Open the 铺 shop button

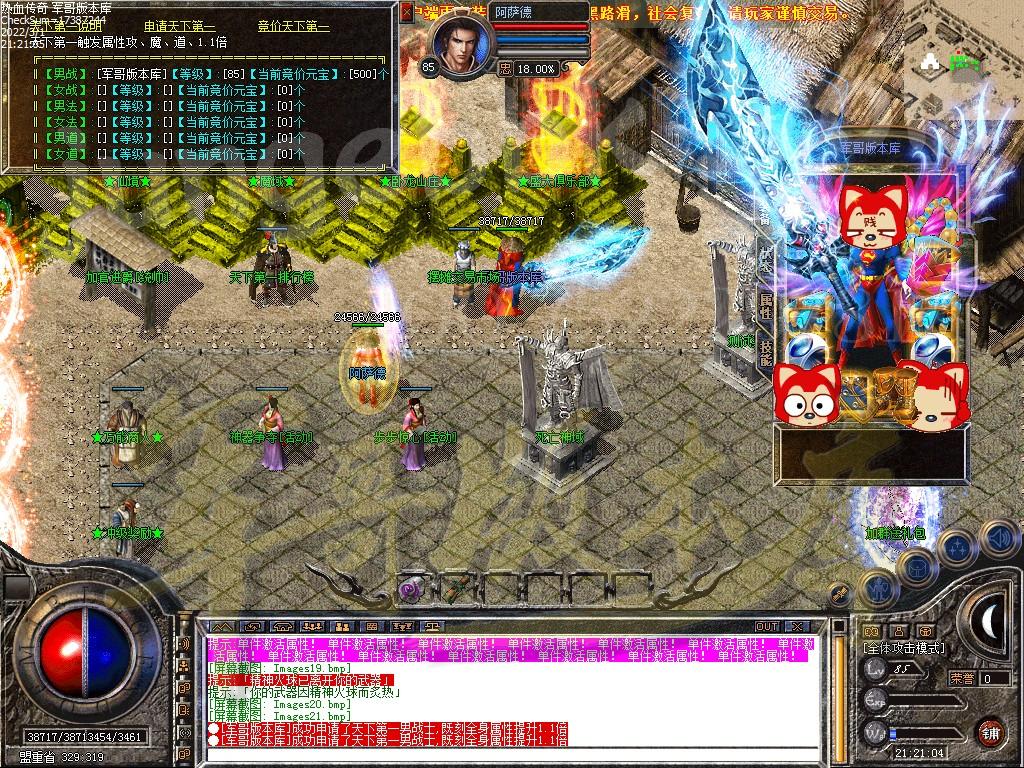tap(990, 731)
